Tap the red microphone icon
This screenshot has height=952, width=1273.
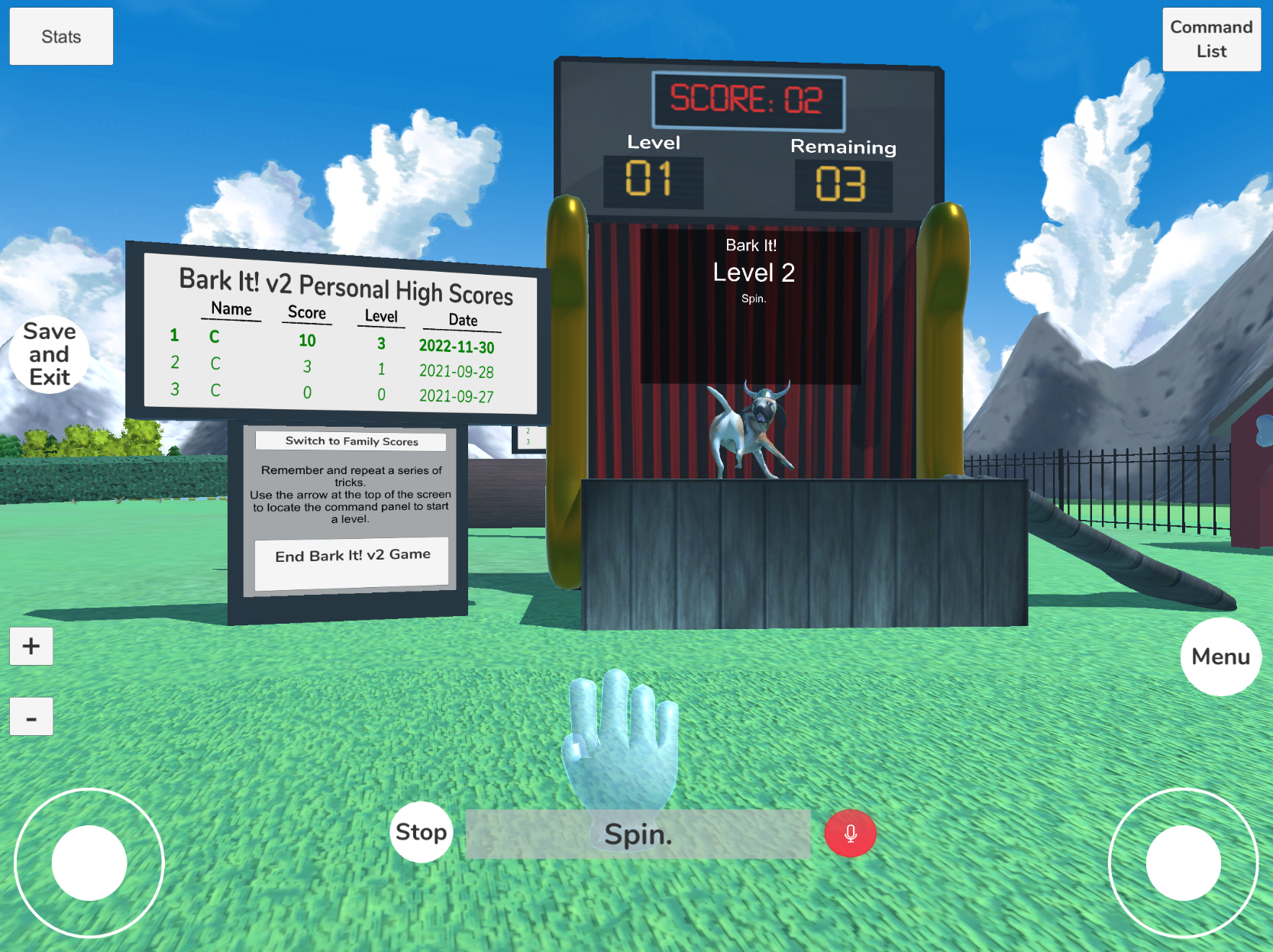coord(850,834)
